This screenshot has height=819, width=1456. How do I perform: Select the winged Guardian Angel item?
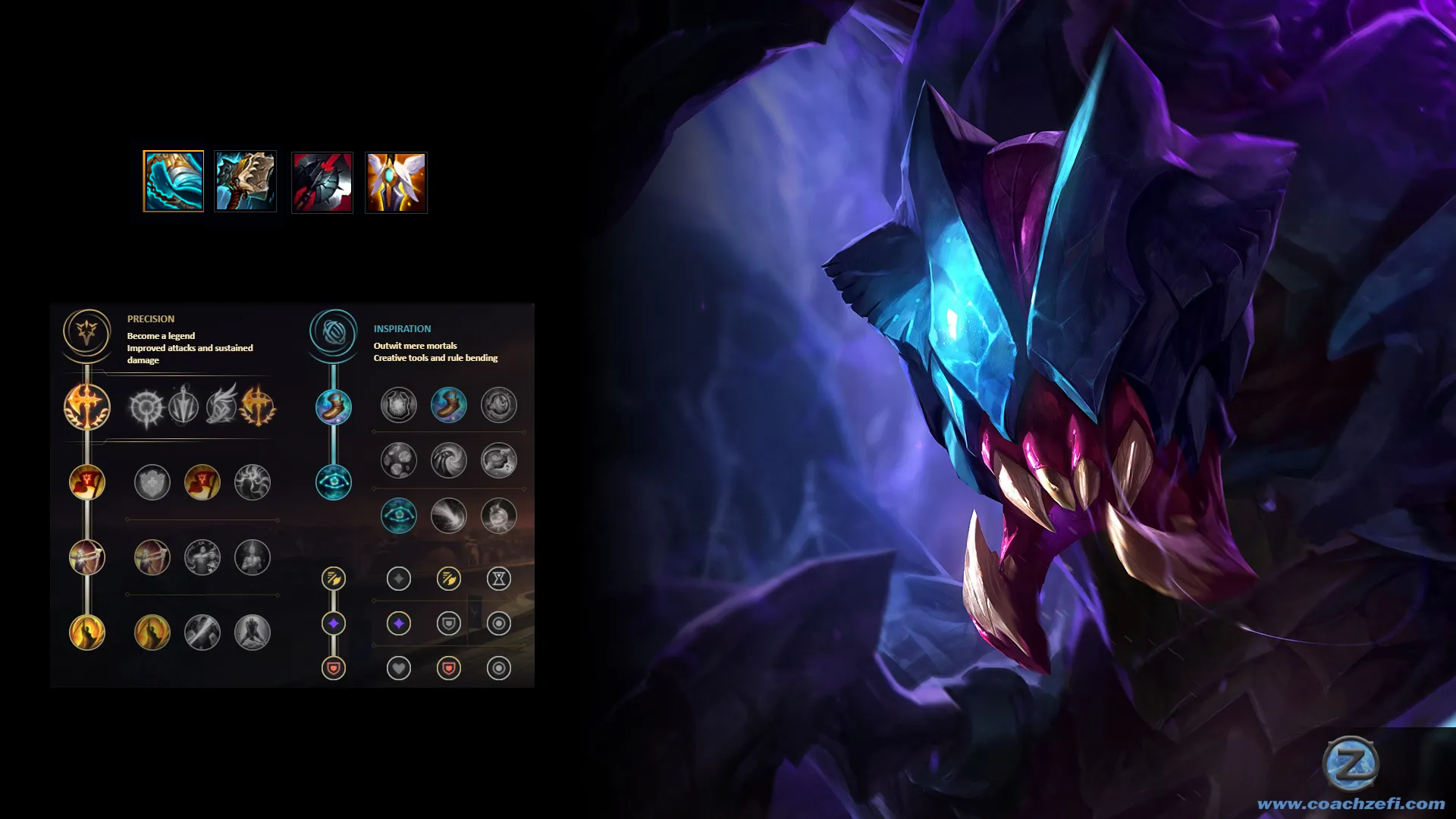396,183
